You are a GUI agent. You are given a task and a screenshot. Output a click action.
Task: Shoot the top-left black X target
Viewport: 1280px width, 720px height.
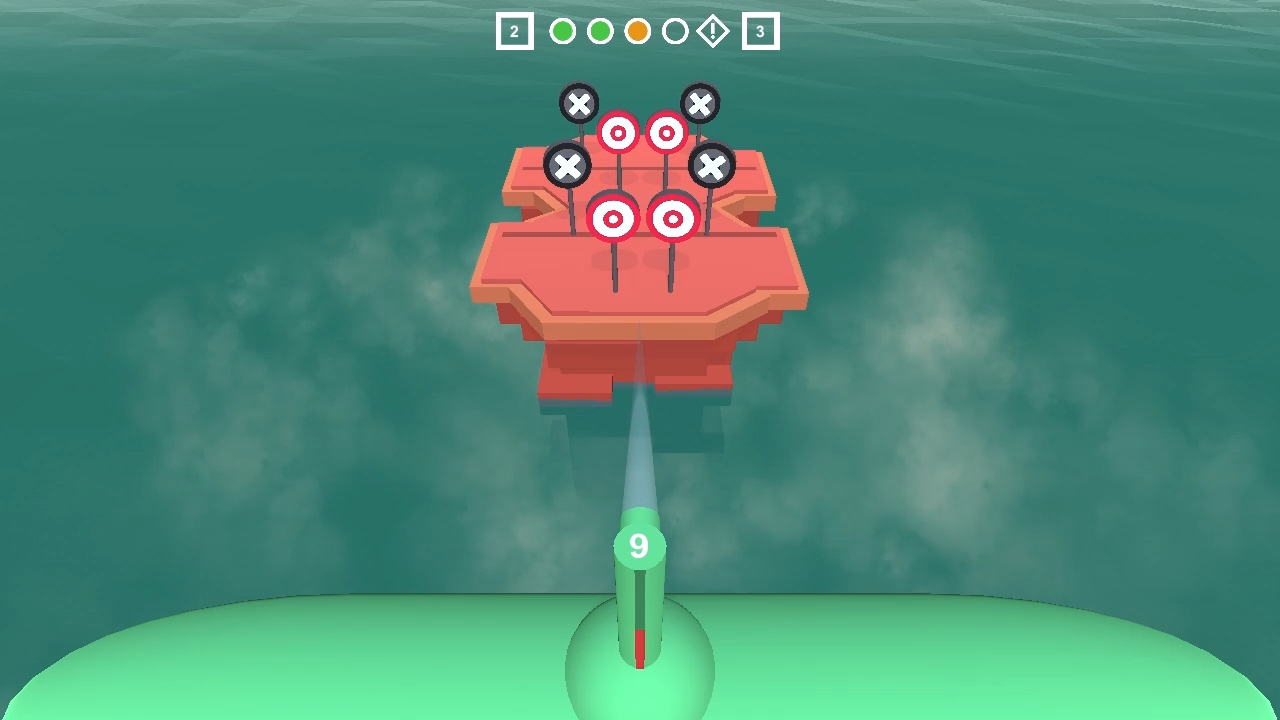click(x=580, y=103)
